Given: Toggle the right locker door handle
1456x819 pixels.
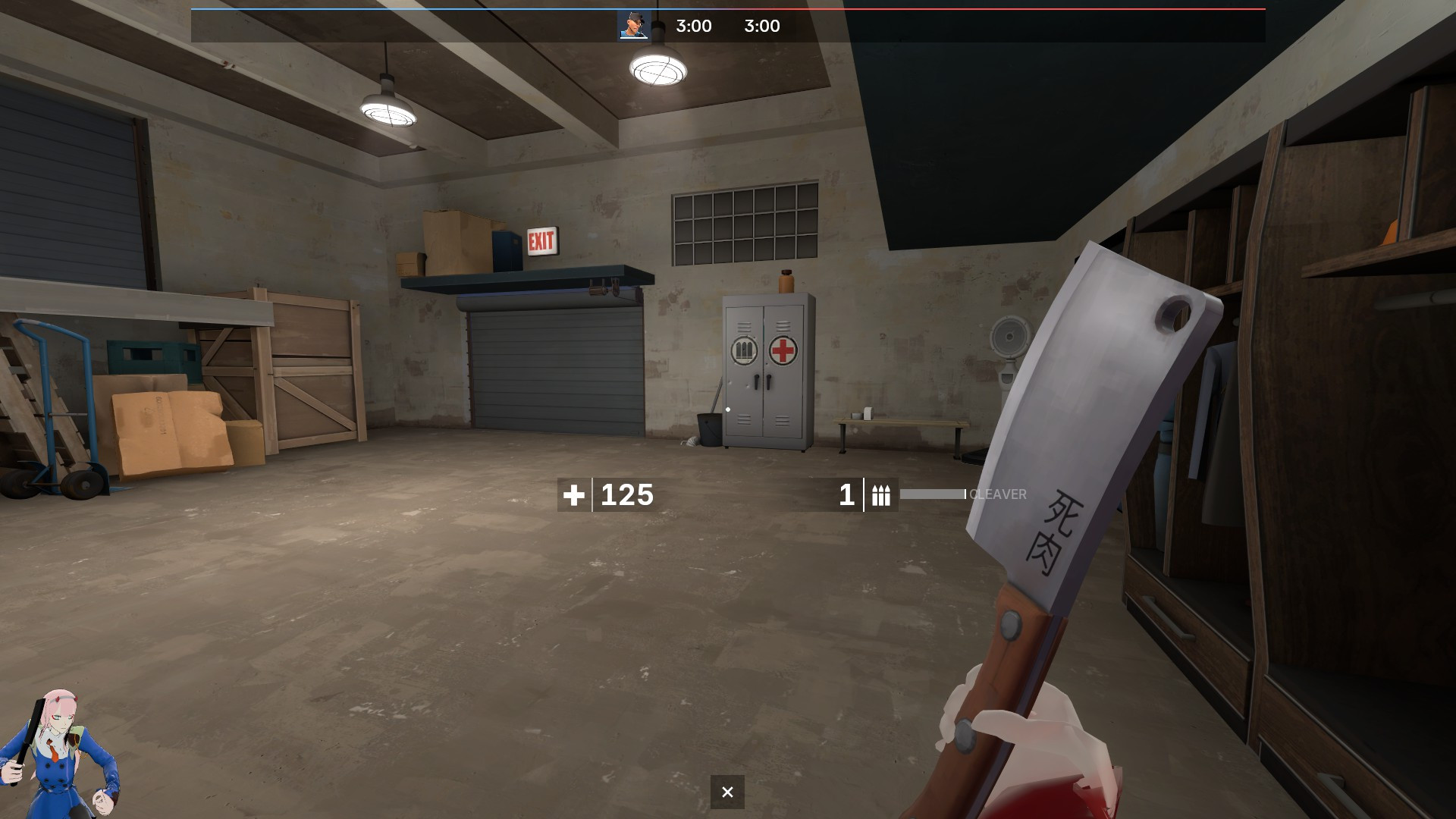Looking at the screenshot, I should click(x=769, y=381).
